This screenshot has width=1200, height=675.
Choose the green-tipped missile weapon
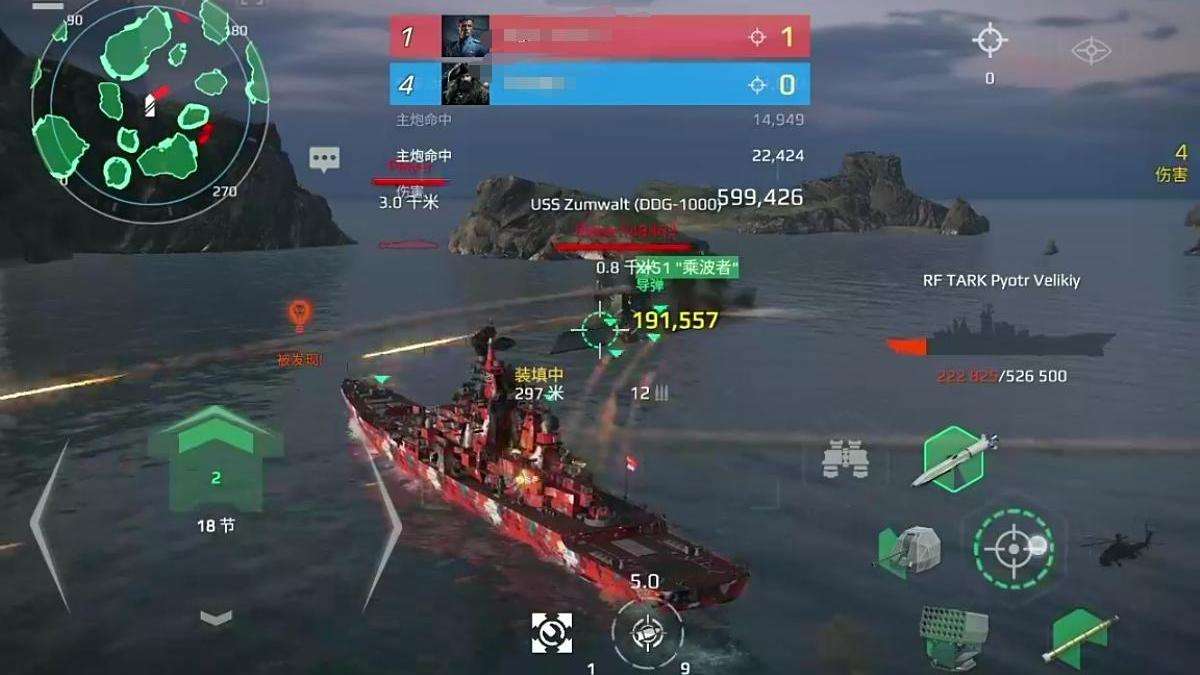pyautogui.click(x=1080, y=635)
